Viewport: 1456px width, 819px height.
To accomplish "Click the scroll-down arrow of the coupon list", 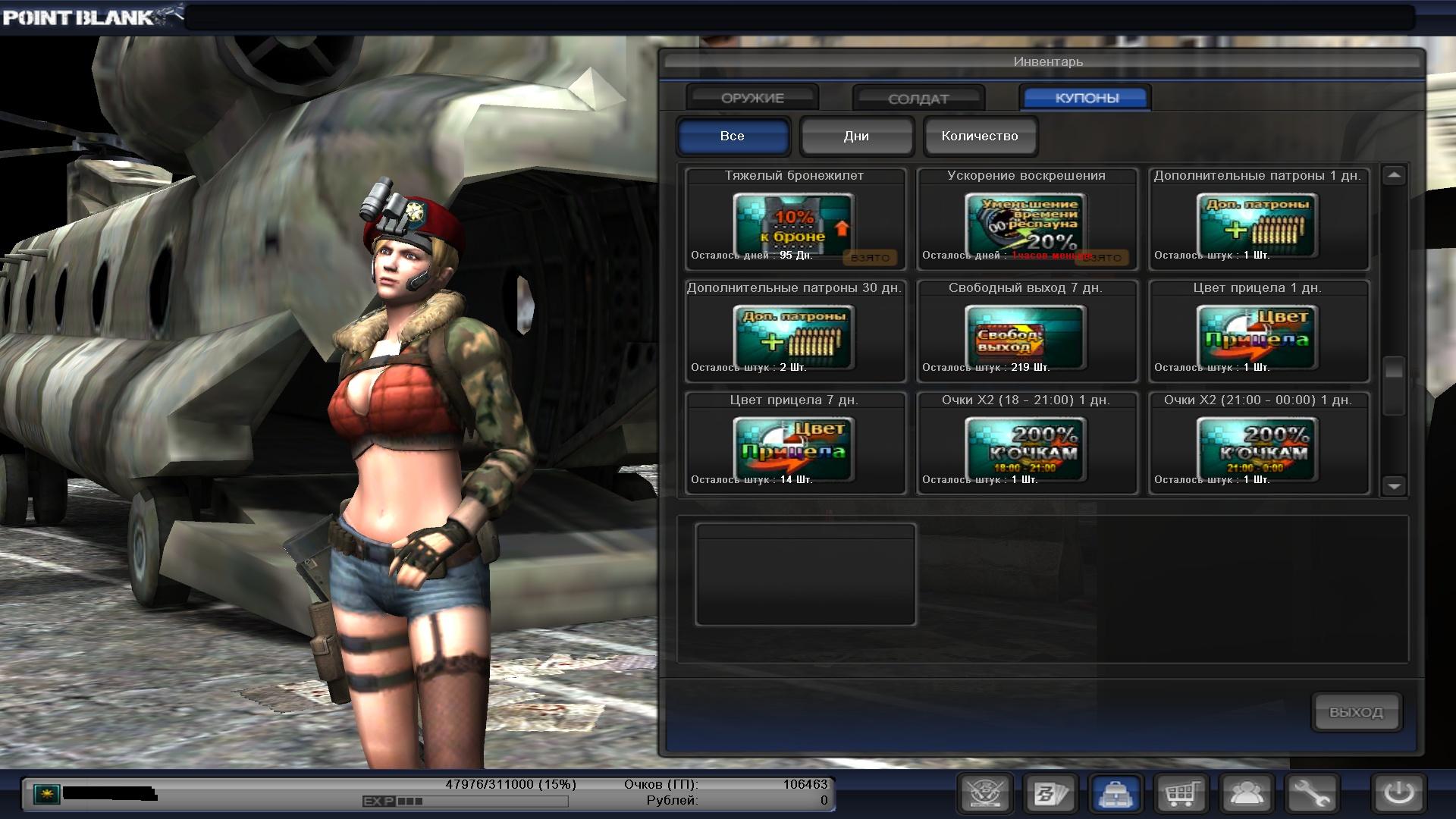I will pyautogui.click(x=1394, y=485).
